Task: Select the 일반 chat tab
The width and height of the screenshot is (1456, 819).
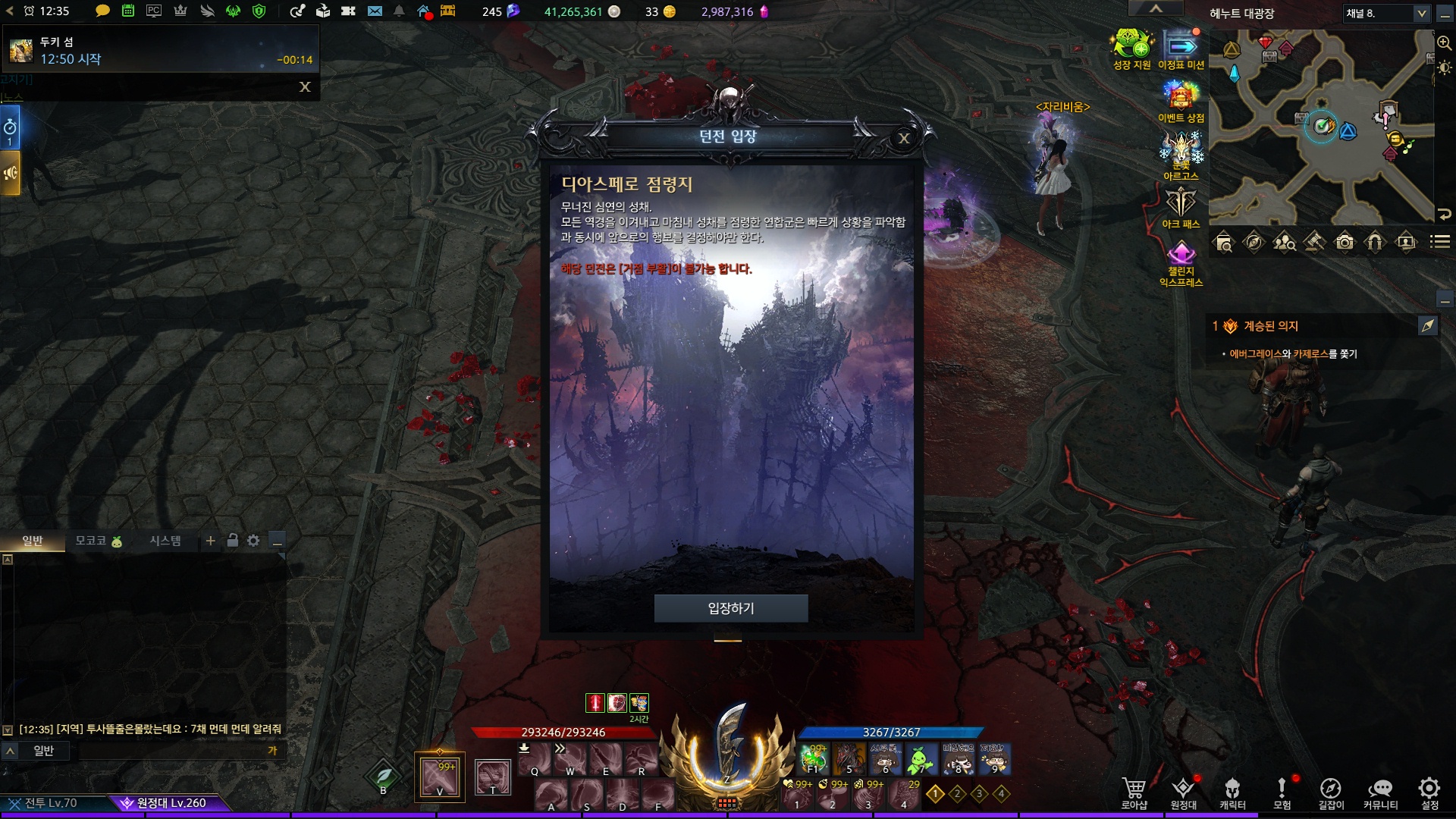Action: [33, 541]
